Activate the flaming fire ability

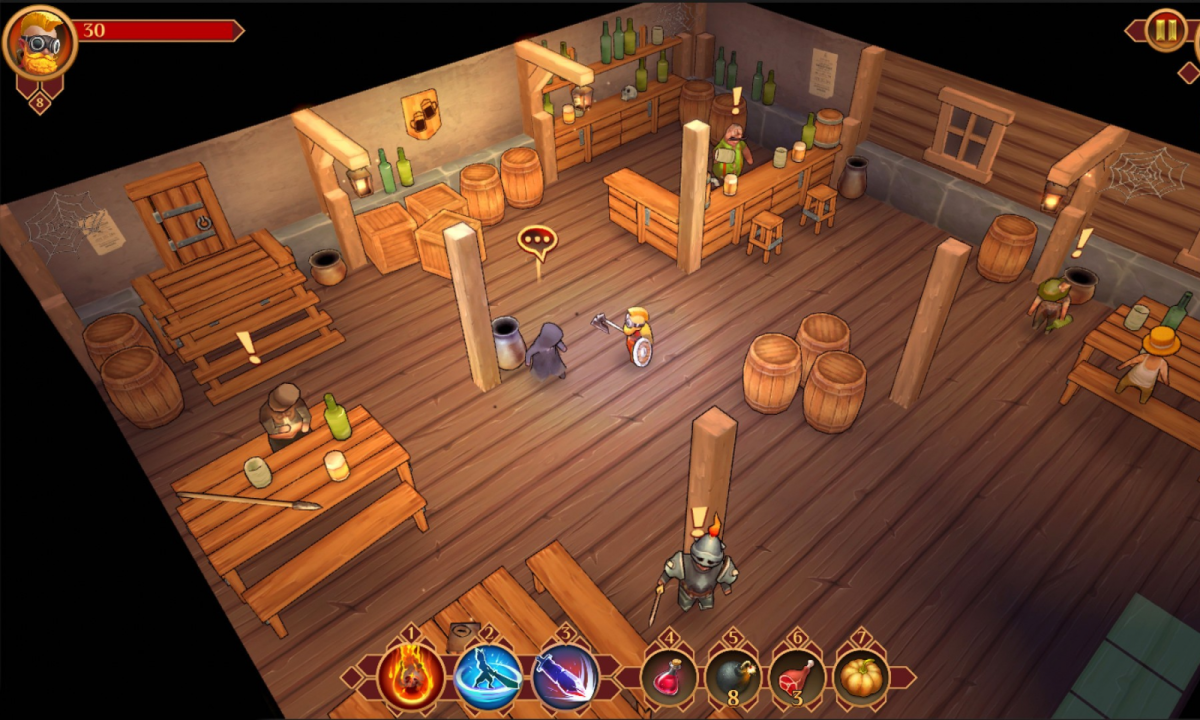coord(411,676)
